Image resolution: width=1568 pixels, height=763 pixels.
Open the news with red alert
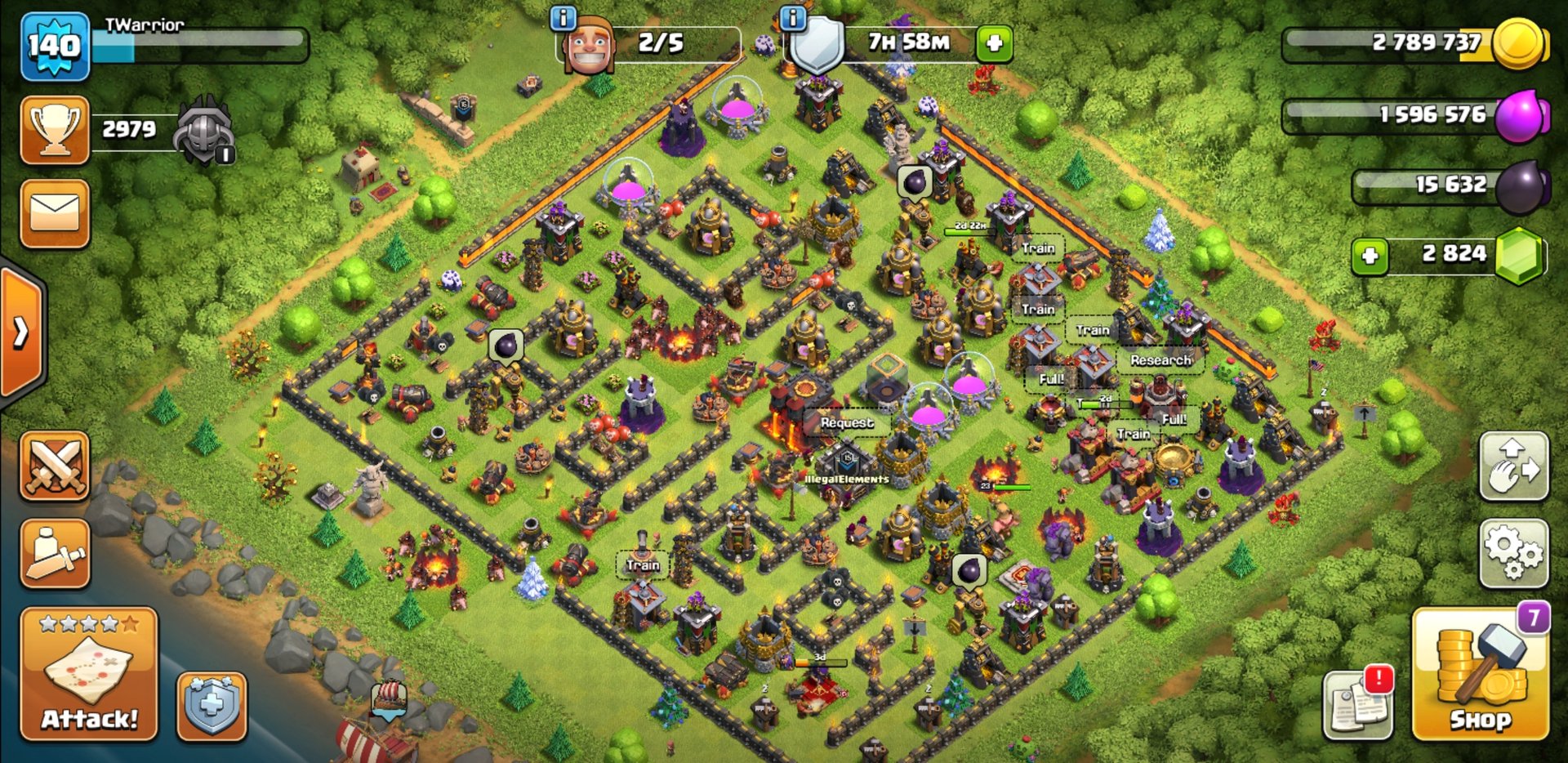[x=1357, y=704]
